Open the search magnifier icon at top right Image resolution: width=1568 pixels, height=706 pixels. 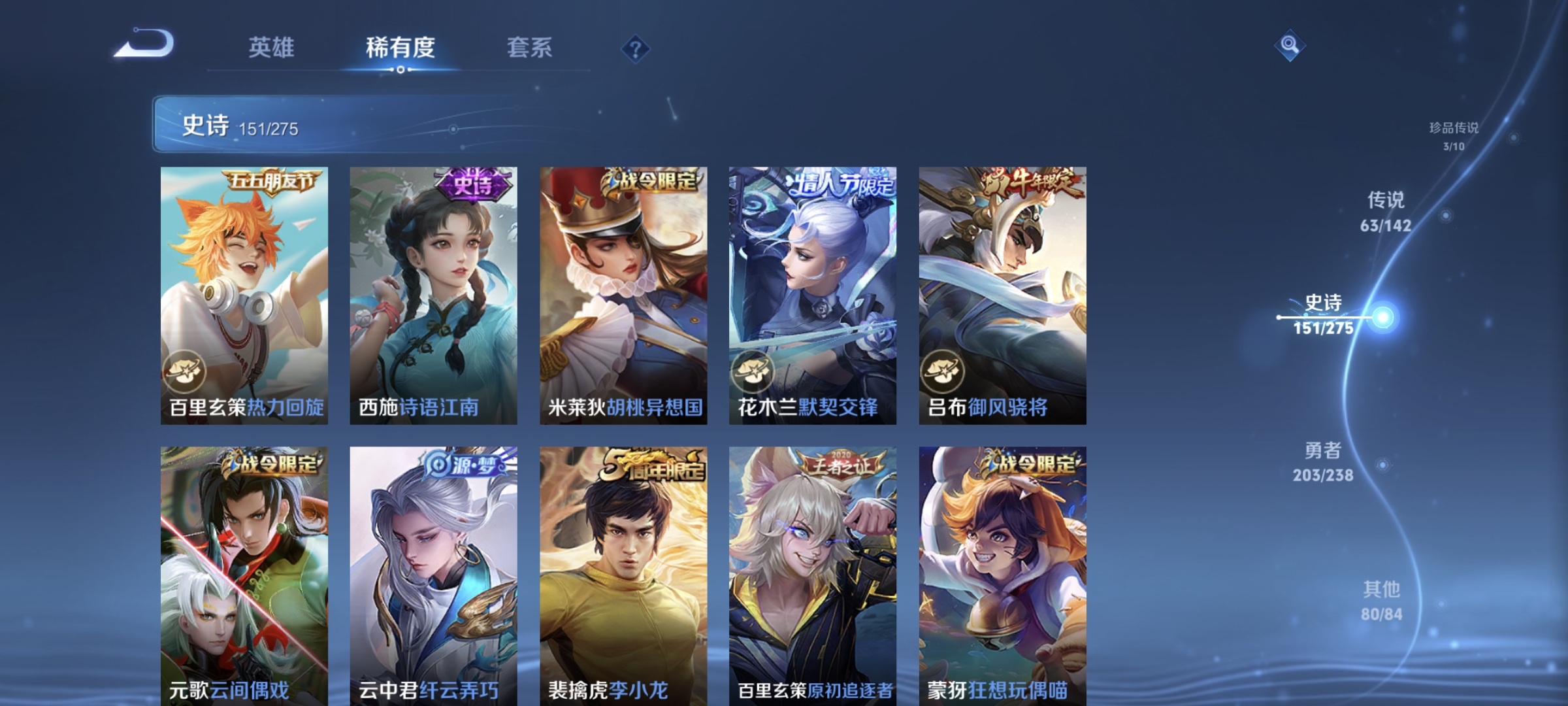coord(1289,46)
